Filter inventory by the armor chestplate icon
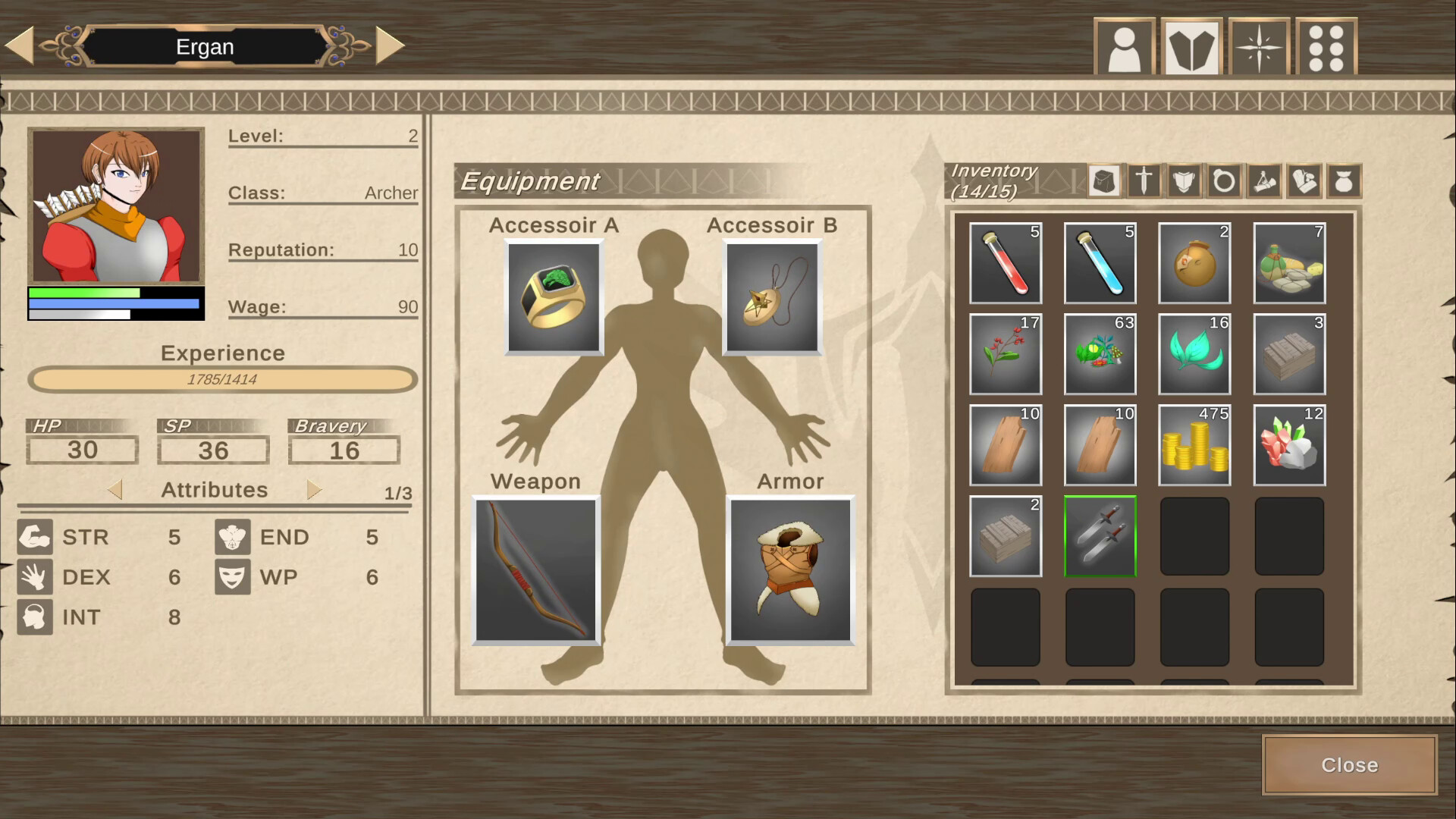This screenshot has height=819, width=1456. [1183, 180]
